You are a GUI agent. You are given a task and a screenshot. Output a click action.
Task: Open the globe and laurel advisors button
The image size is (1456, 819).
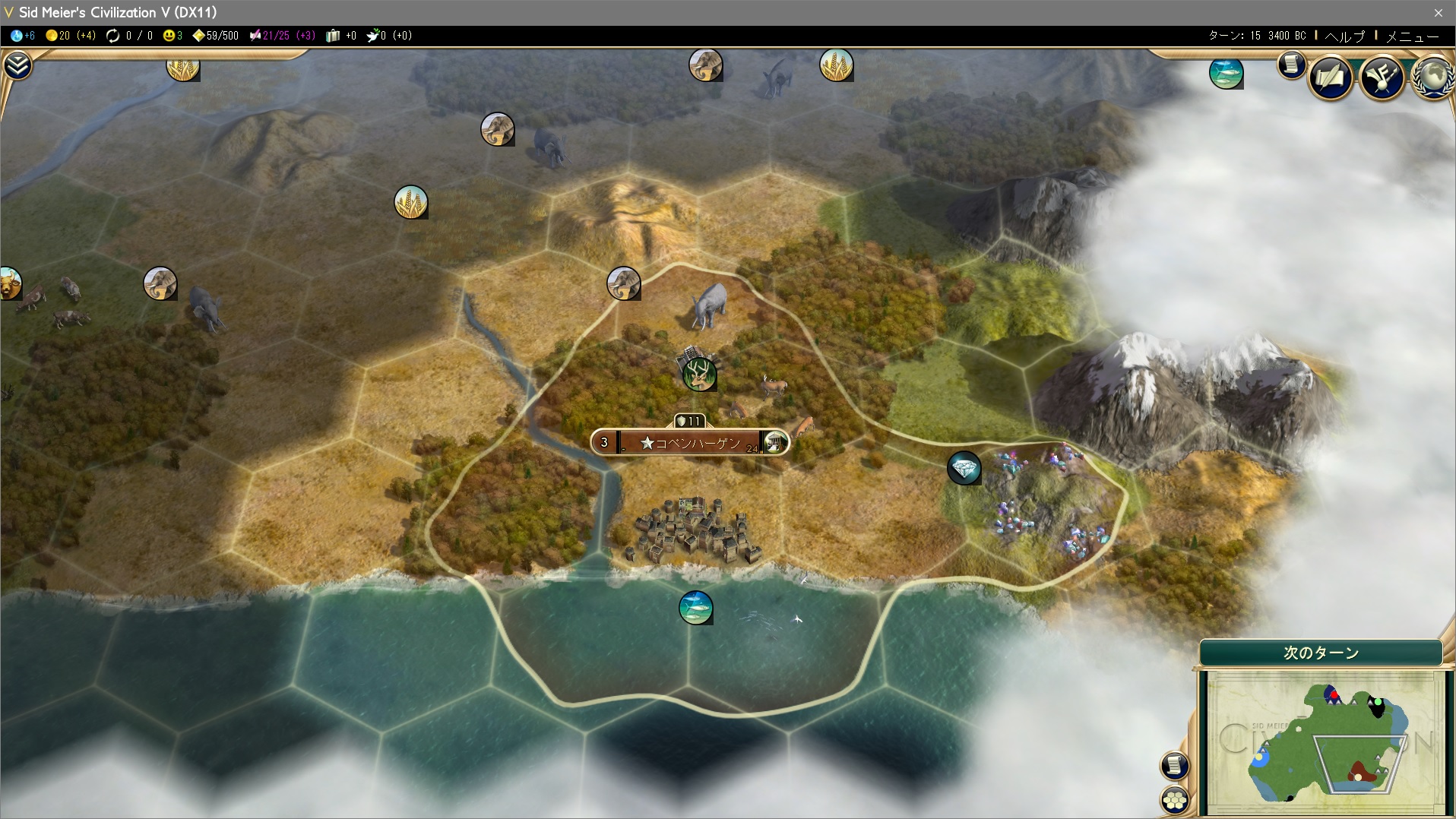pyautogui.click(x=1432, y=77)
